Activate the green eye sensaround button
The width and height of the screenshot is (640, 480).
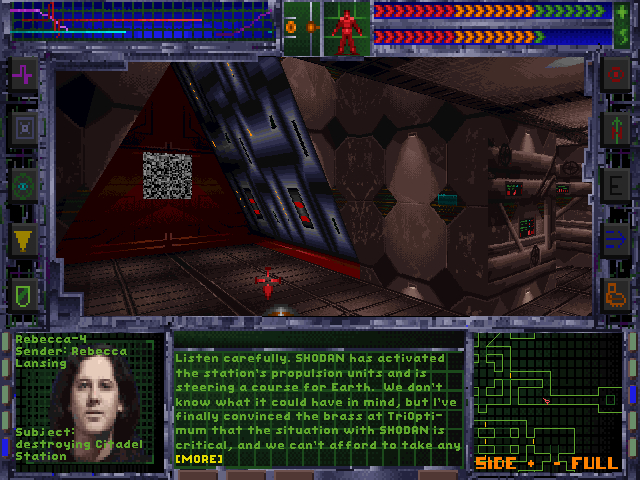pos(24,184)
